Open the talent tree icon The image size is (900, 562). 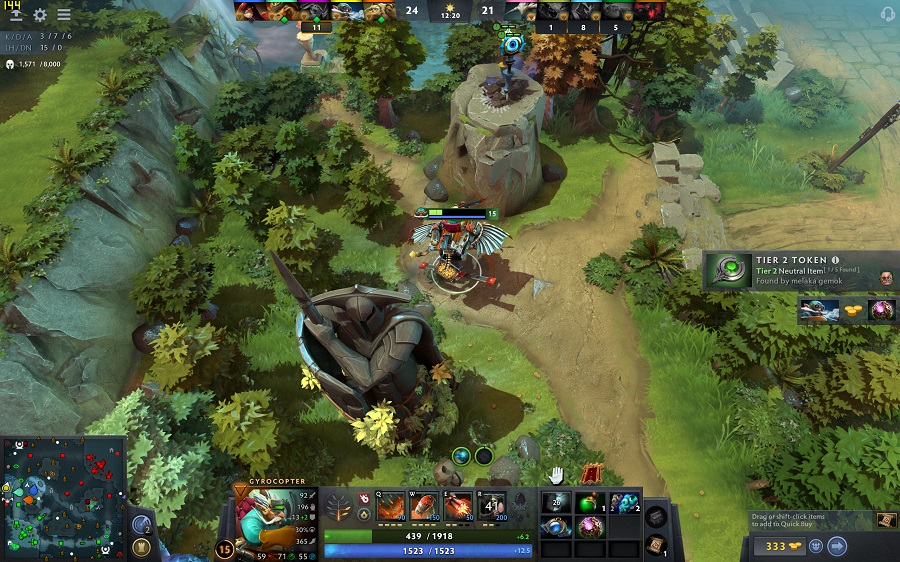[337, 505]
